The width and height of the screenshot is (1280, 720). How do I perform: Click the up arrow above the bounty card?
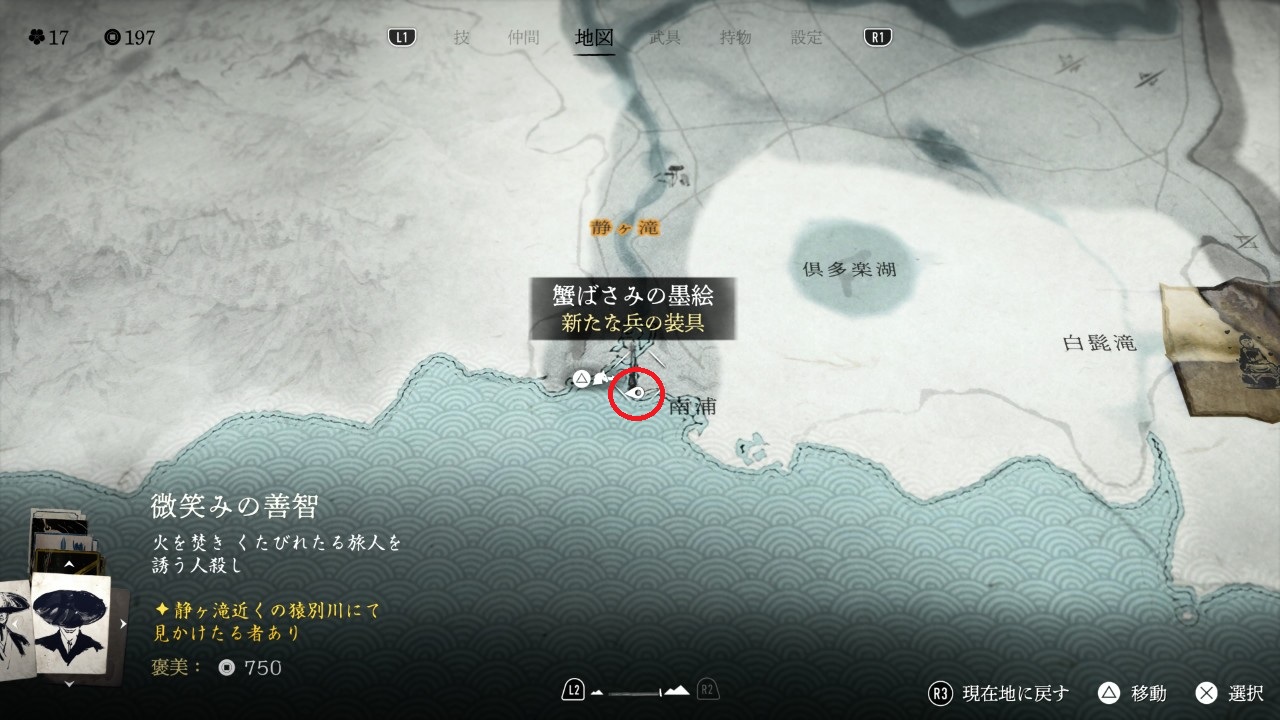tap(69, 564)
